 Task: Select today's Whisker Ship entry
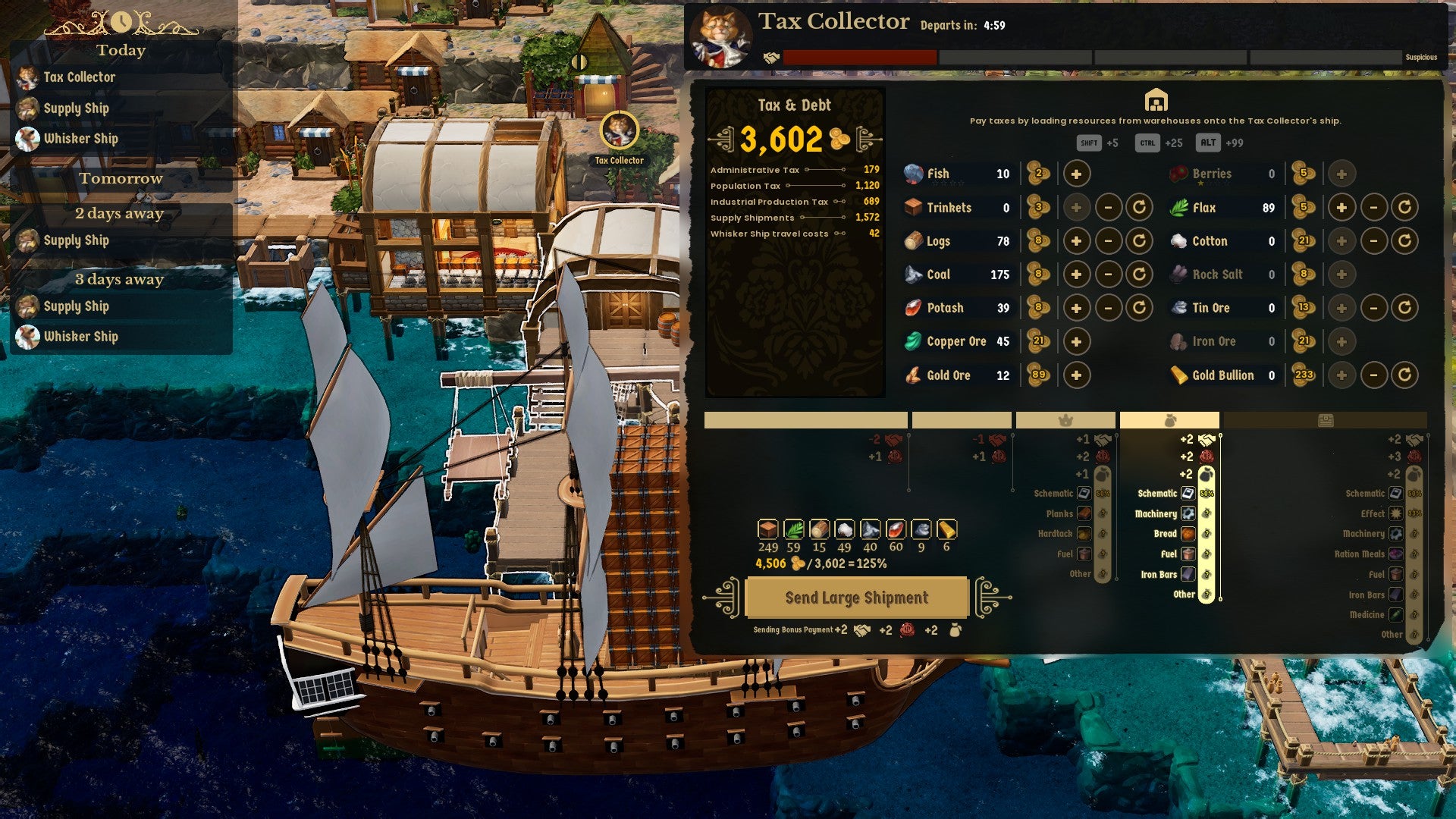[x=80, y=139]
